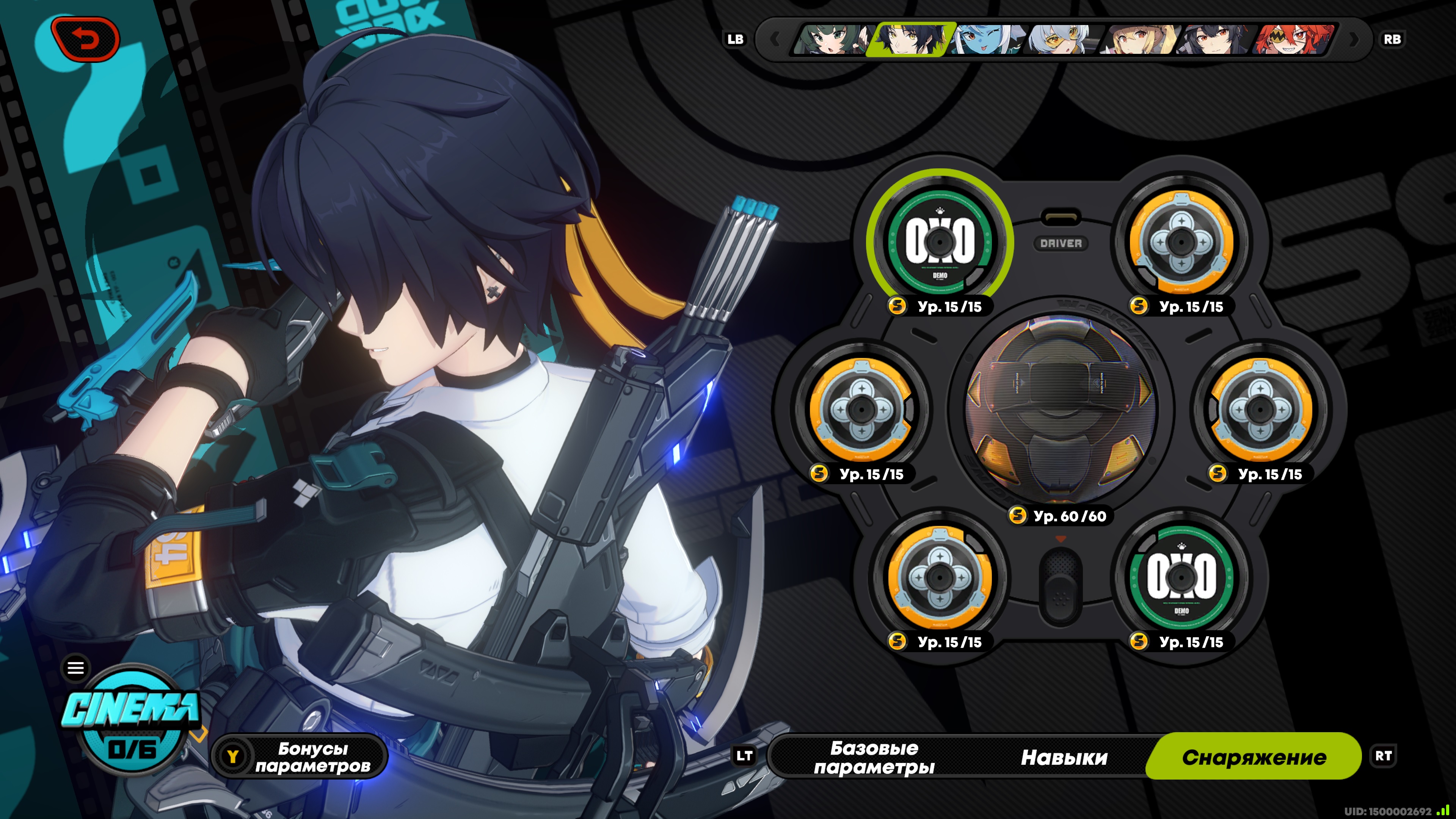The height and width of the screenshot is (819, 1456).
Task: Click the red back arrow button
Action: 85,39
